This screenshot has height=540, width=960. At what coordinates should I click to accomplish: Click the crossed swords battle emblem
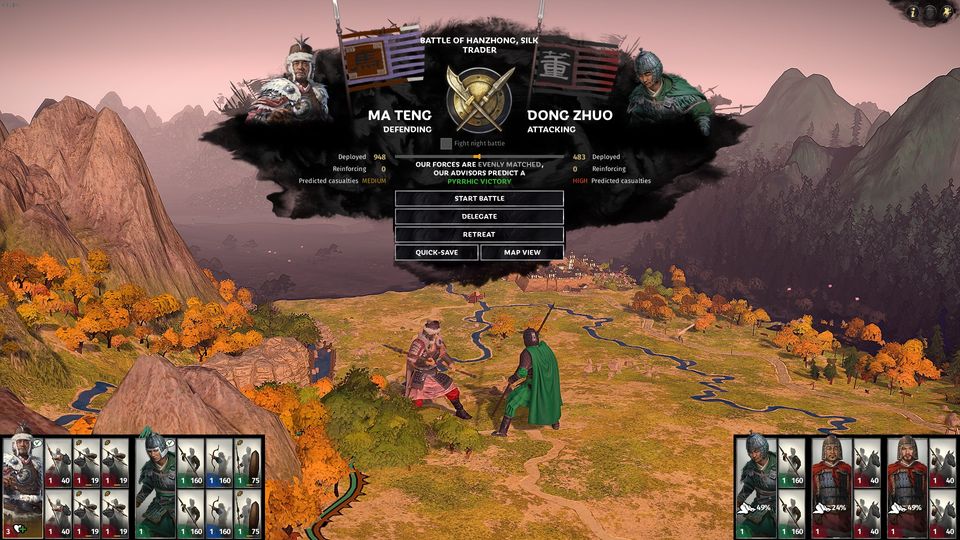[x=480, y=98]
